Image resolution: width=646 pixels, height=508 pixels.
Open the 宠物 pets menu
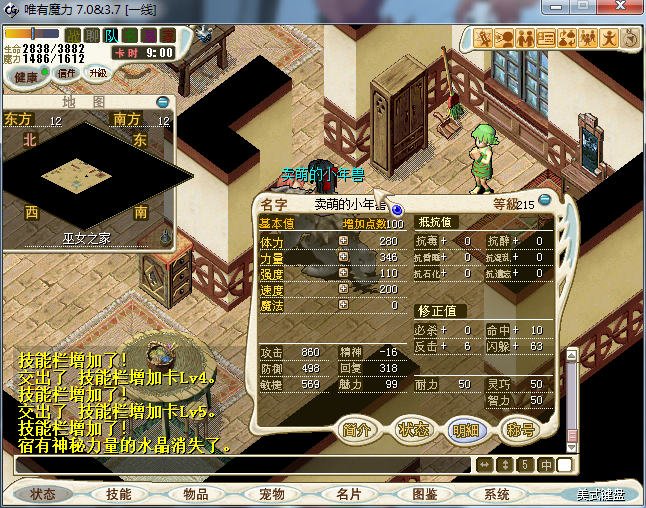(271, 494)
